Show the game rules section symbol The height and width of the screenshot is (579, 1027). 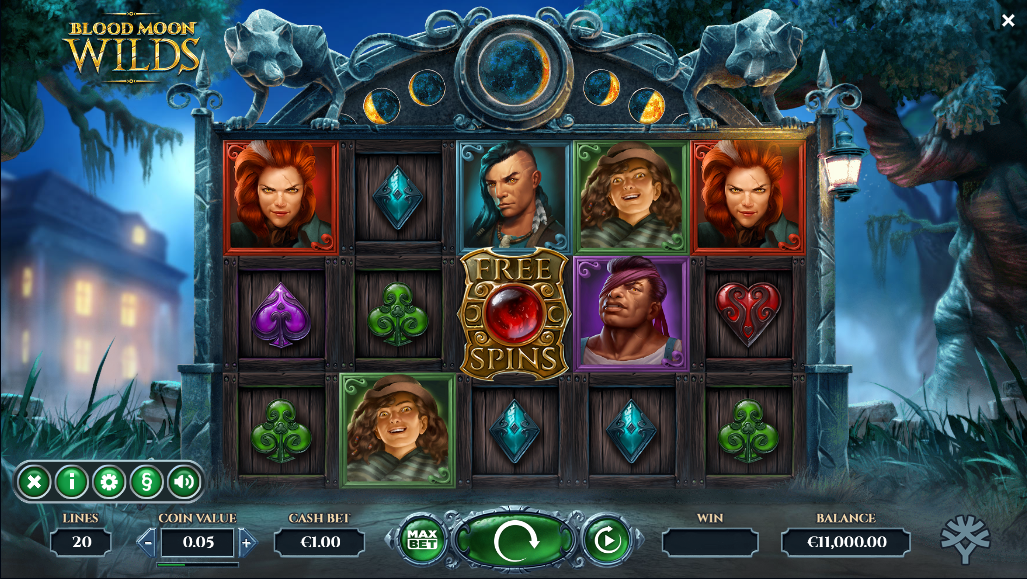tap(147, 482)
